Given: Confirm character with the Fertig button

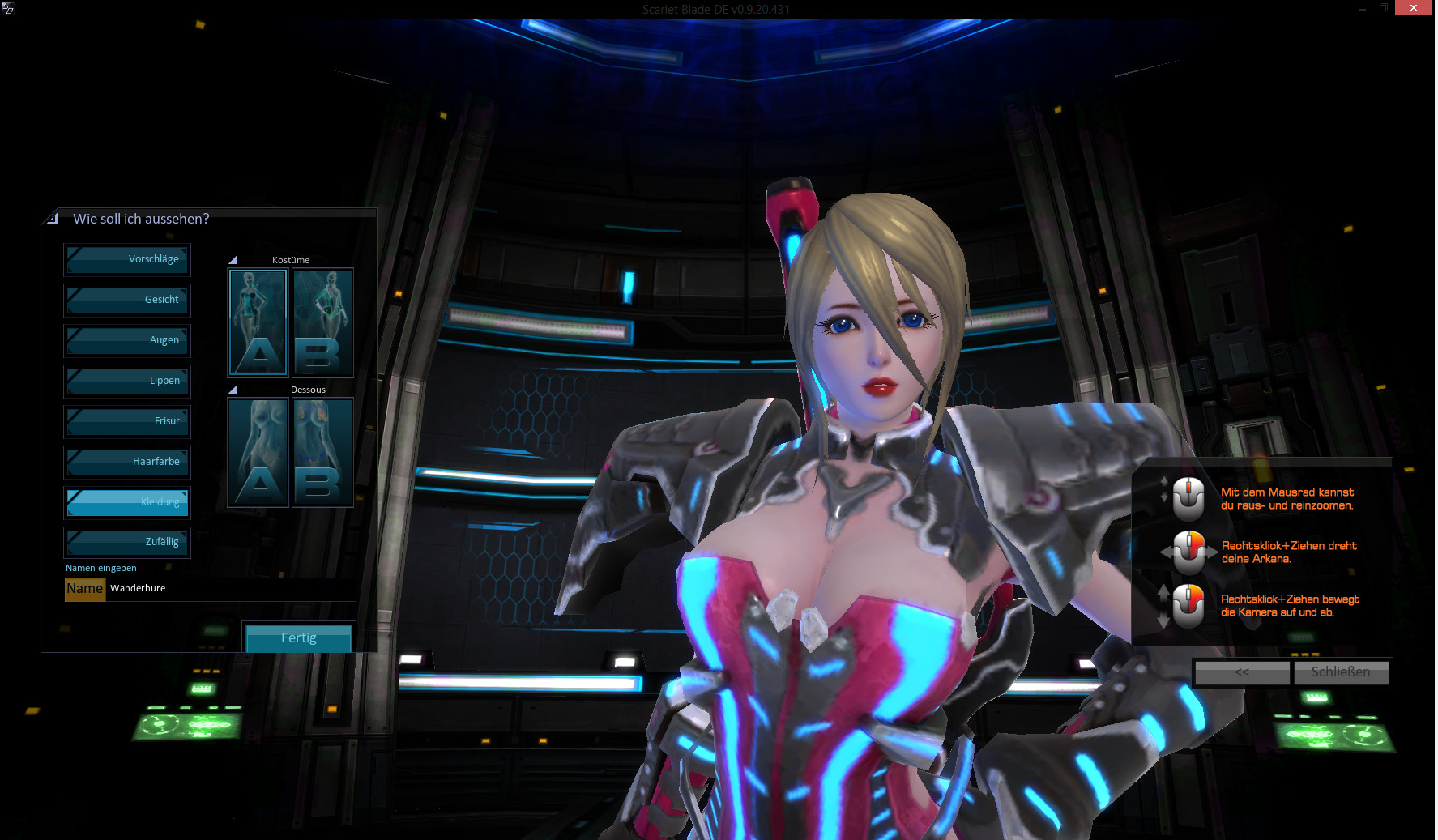Looking at the screenshot, I should (x=299, y=638).
